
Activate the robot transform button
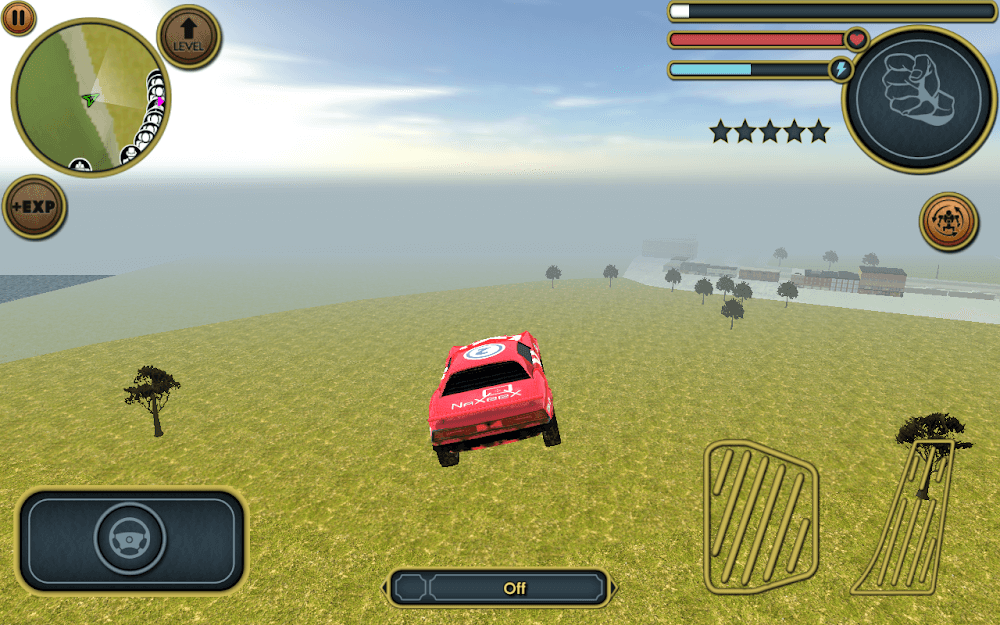pyautogui.click(x=948, y=222)
